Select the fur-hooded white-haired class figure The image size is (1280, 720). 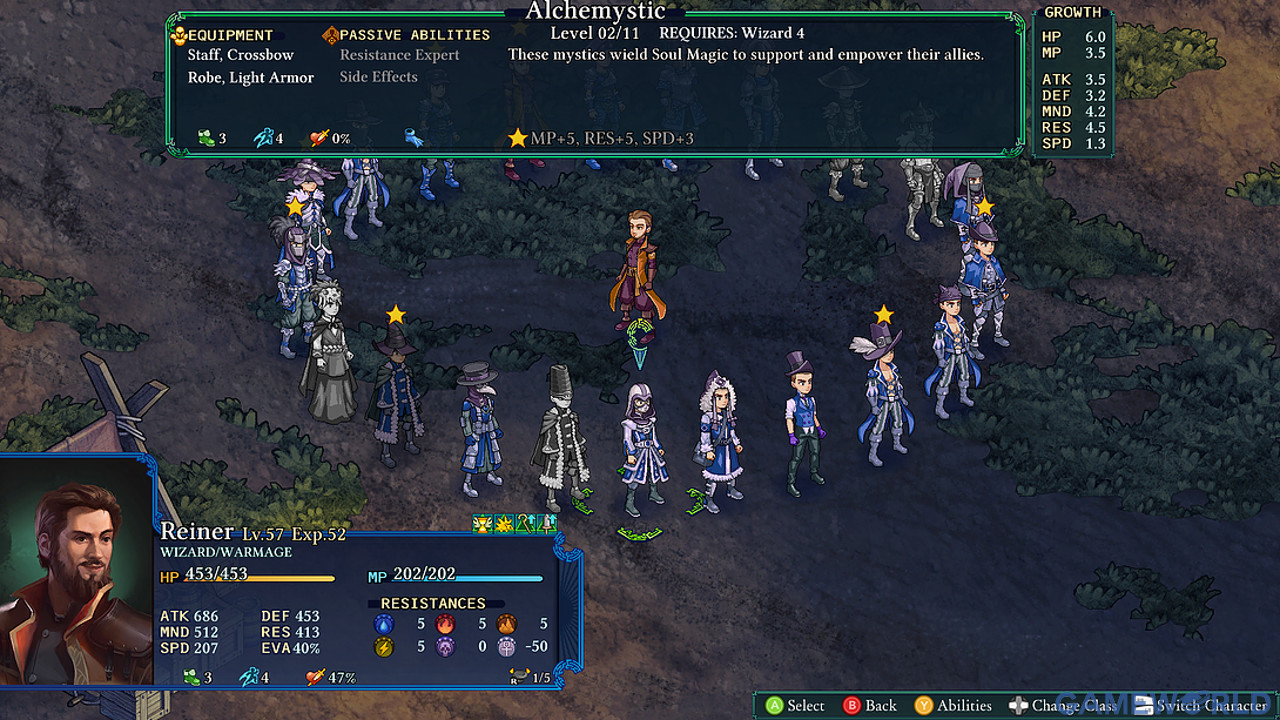click(x=719, y=440)
